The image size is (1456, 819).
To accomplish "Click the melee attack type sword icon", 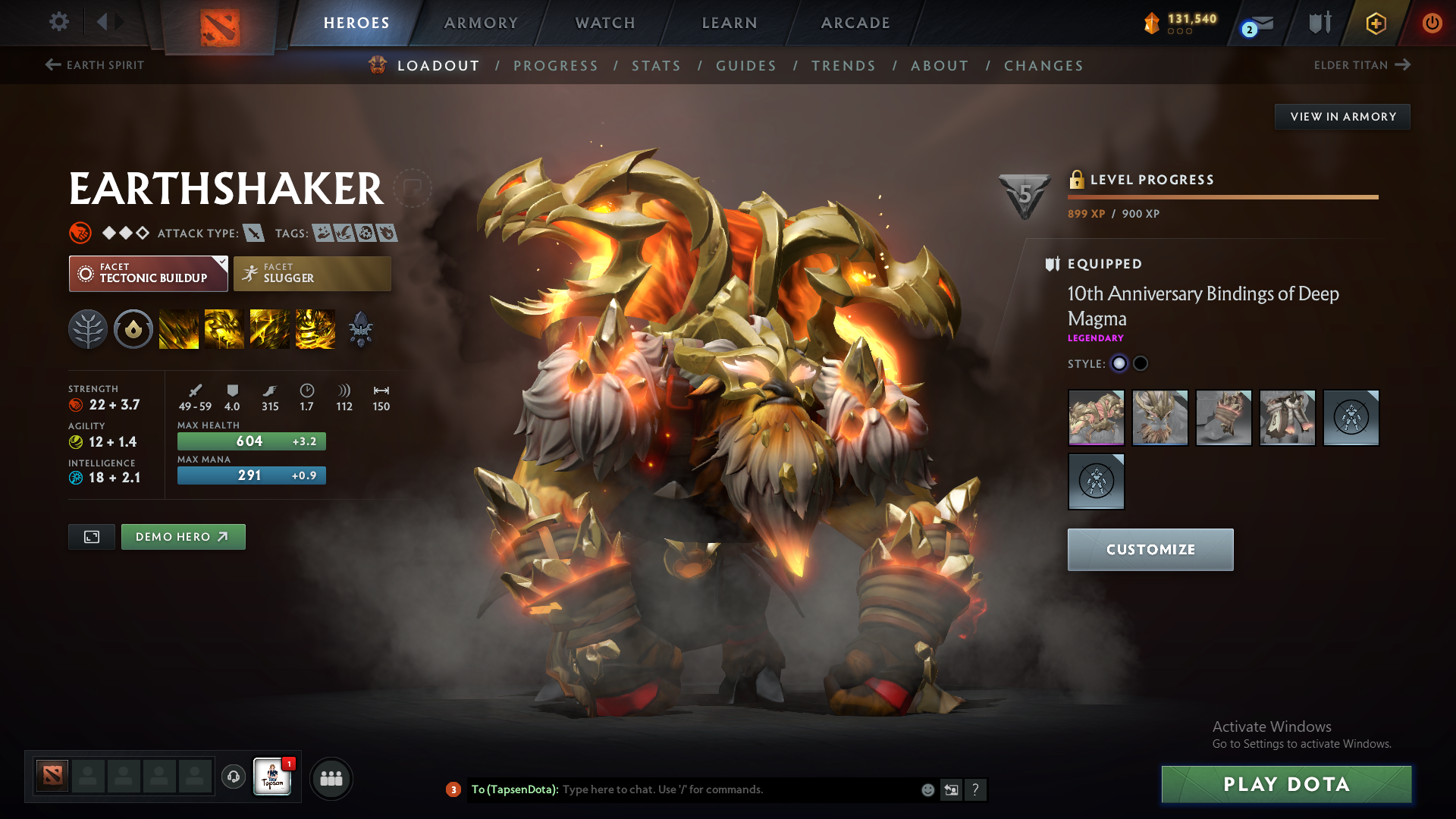I will click(x=253, y=233).
